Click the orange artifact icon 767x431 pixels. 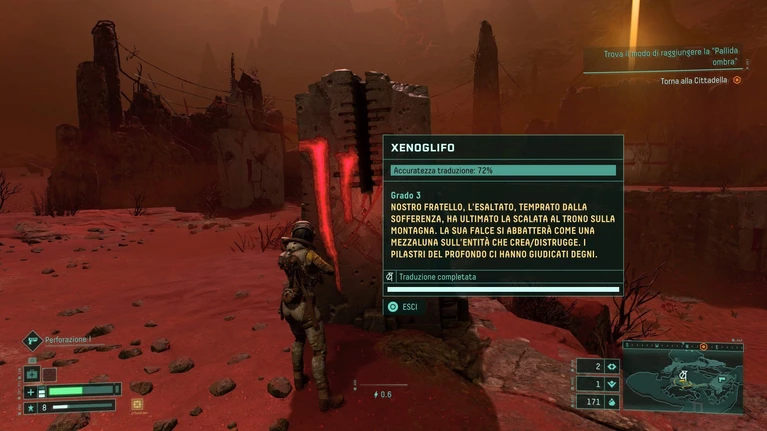137,404
